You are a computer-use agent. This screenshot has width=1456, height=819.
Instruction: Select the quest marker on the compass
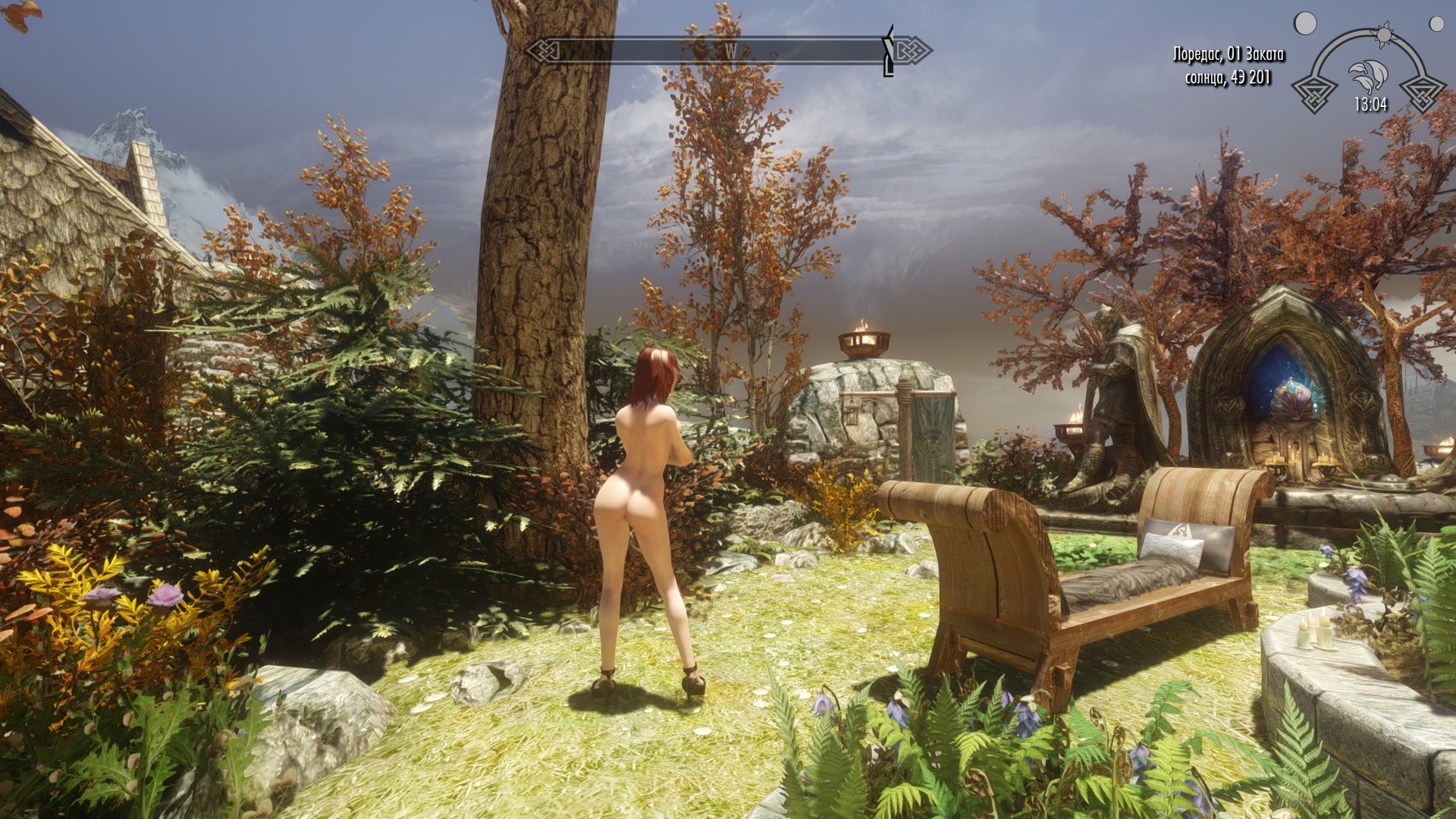pyautogui.click(x=889, y=51)
